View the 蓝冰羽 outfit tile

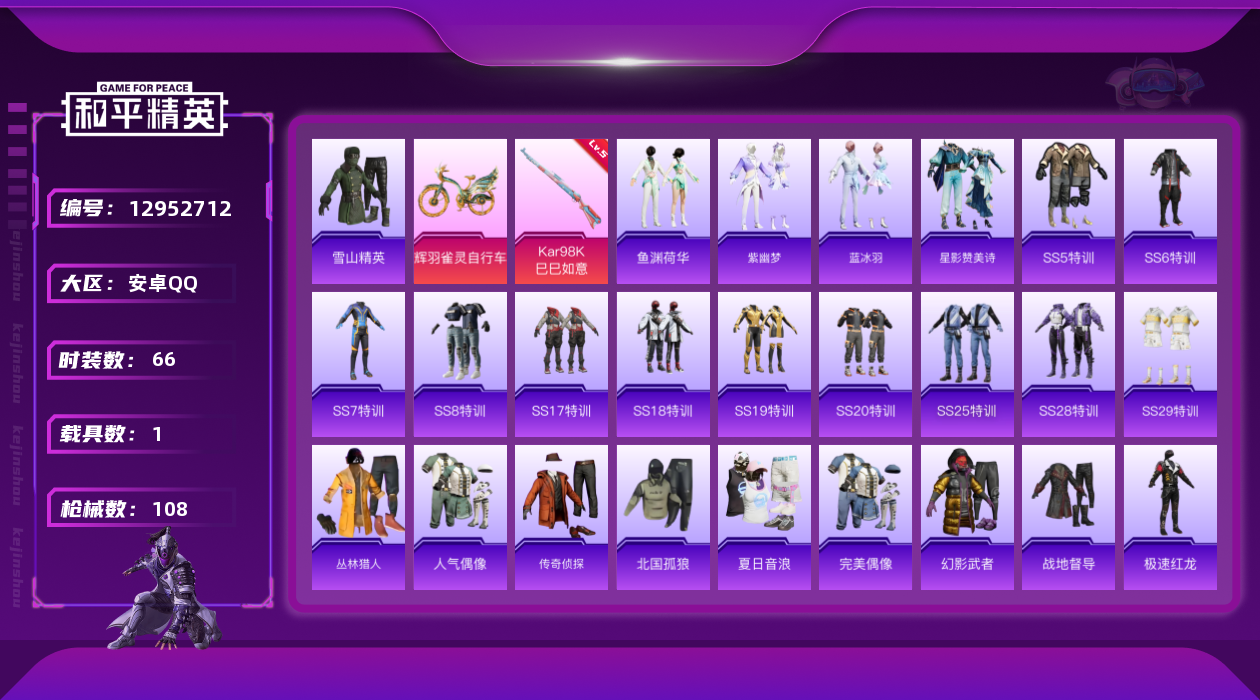click(866, 211)
